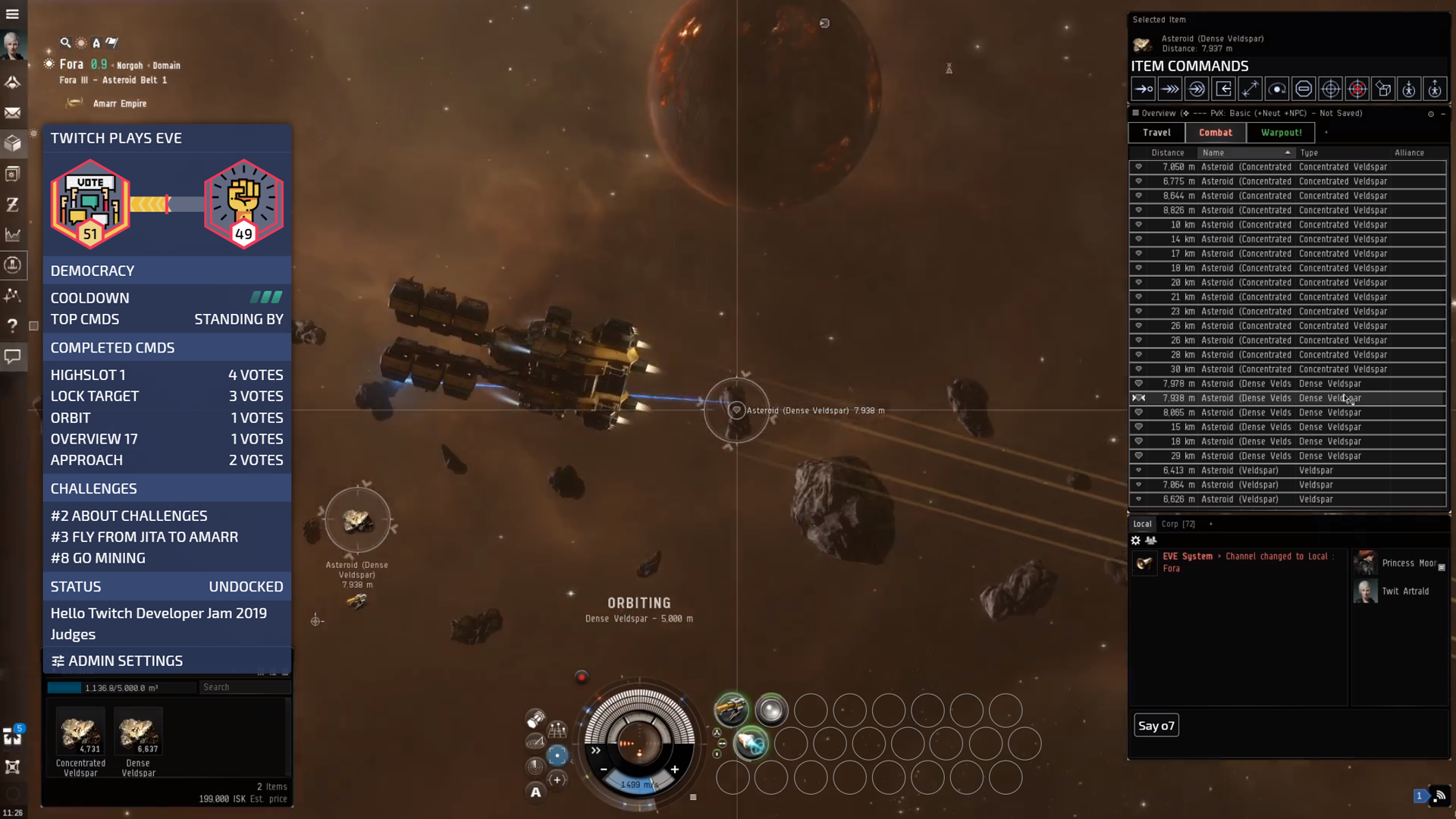
Task: Select Twit Artrald in local member list
Action: click(x=1404, y=591)
